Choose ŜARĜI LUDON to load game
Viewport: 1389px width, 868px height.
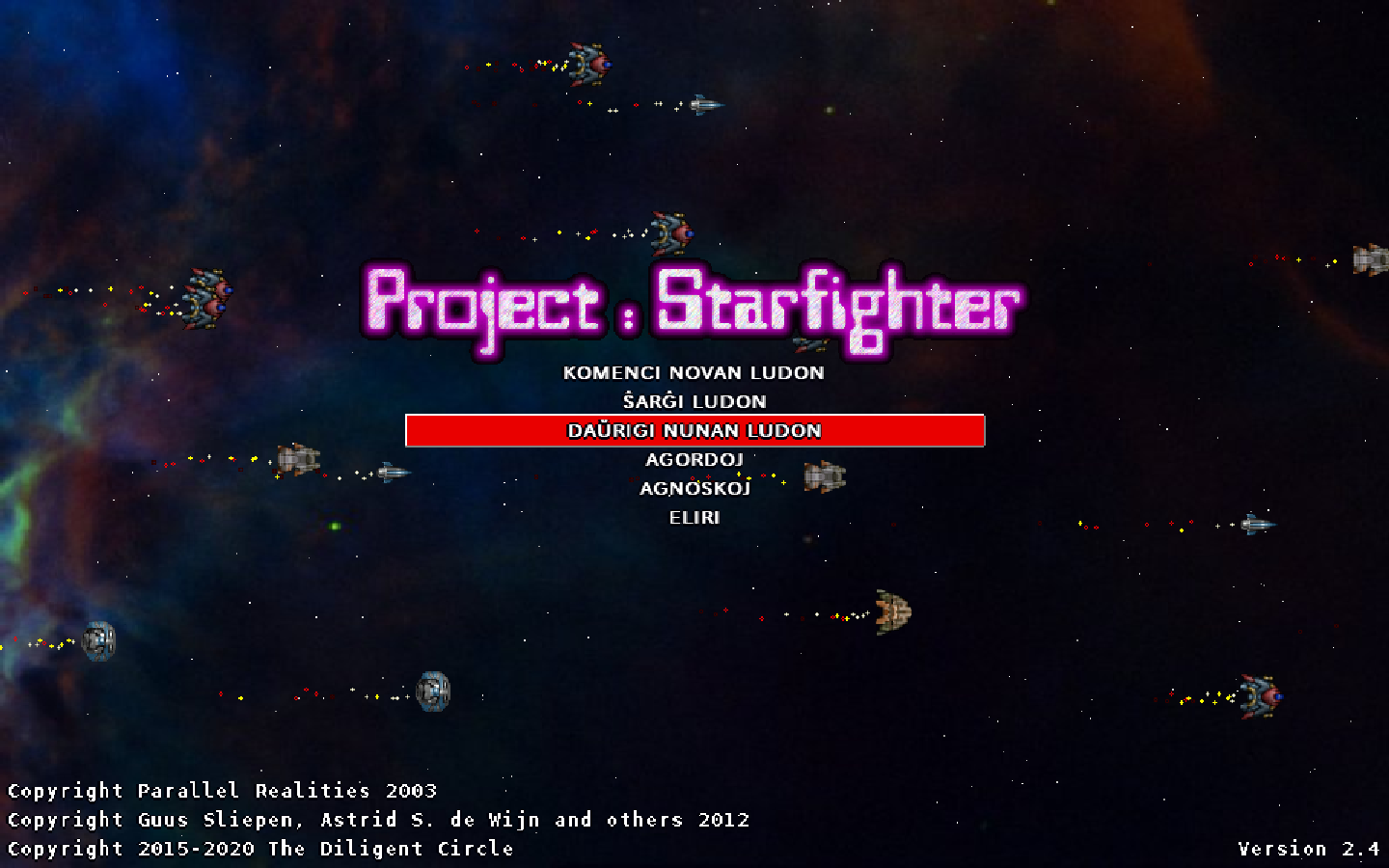click(694, 402)
